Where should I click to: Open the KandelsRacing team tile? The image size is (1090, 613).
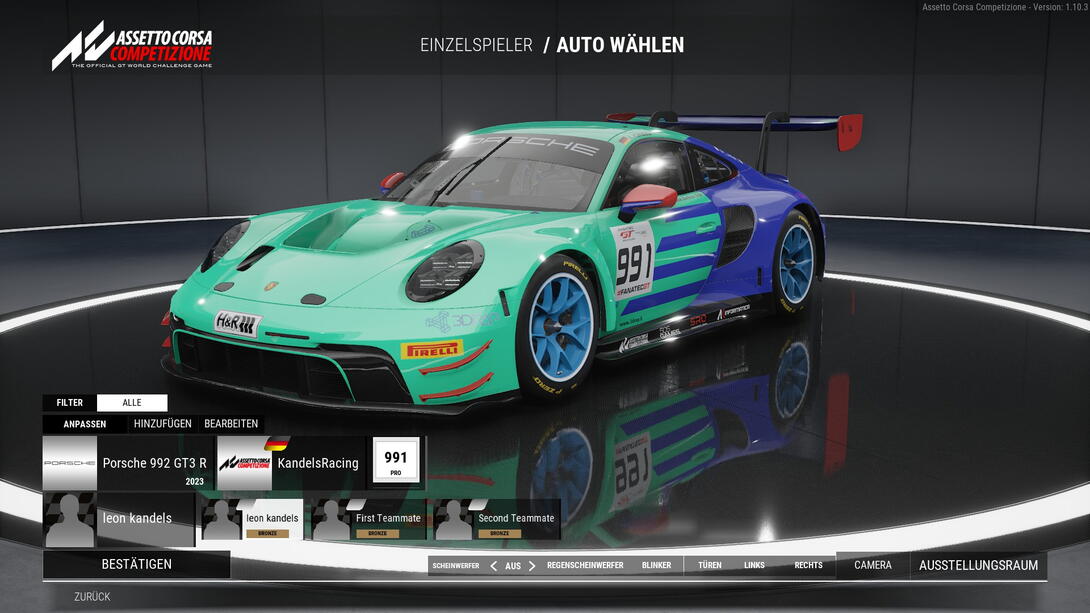tap(291, 463)
